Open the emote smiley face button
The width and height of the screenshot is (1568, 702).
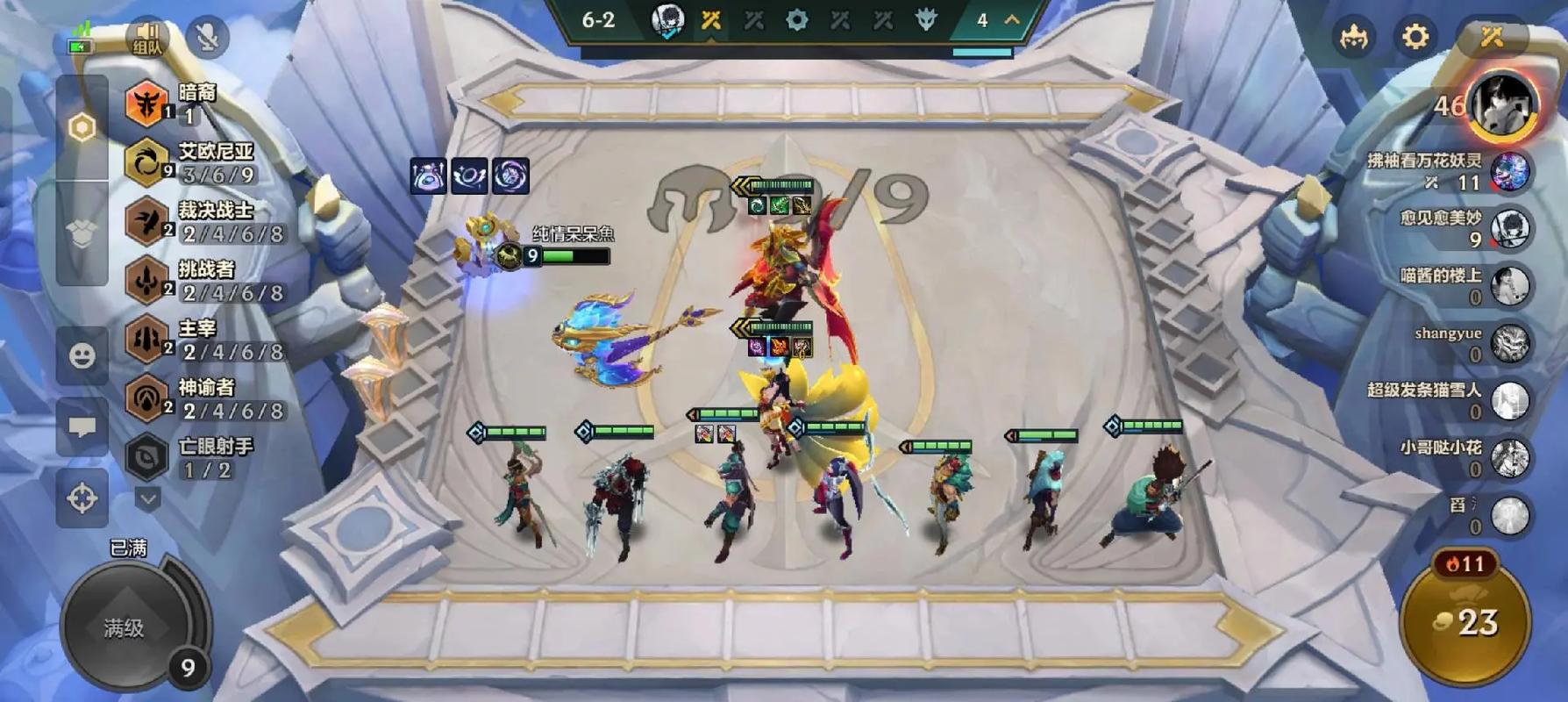(x=82, y=355)
